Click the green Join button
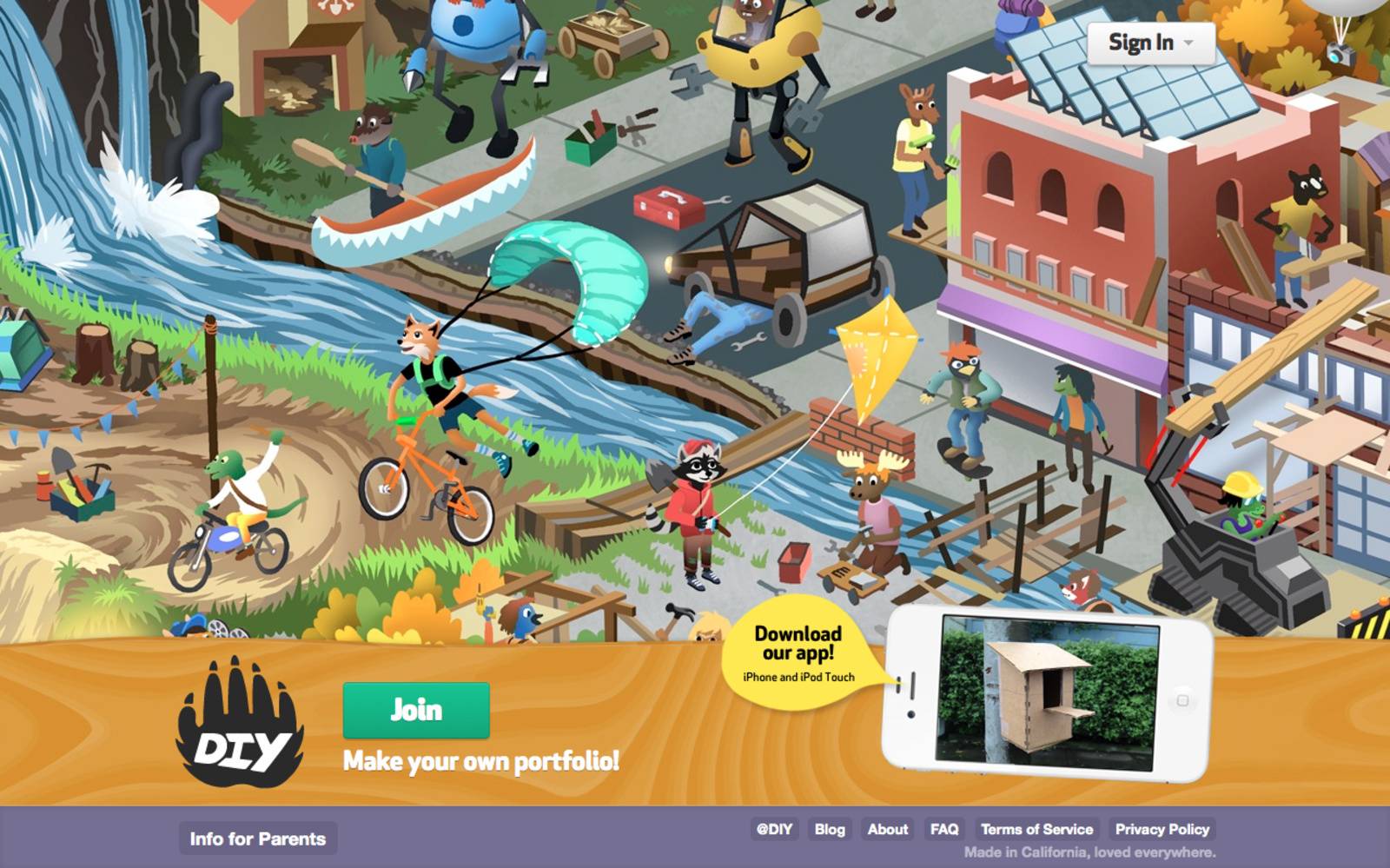Screen dimensions: 1390x868 coord(415,710)
